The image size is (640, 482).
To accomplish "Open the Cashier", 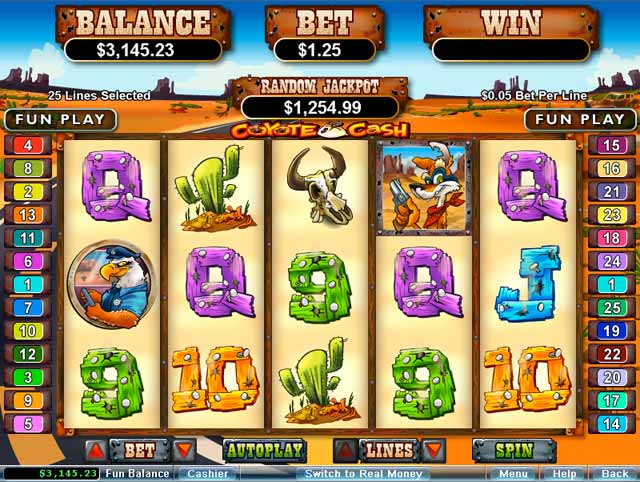I will (x=208, y=474).
